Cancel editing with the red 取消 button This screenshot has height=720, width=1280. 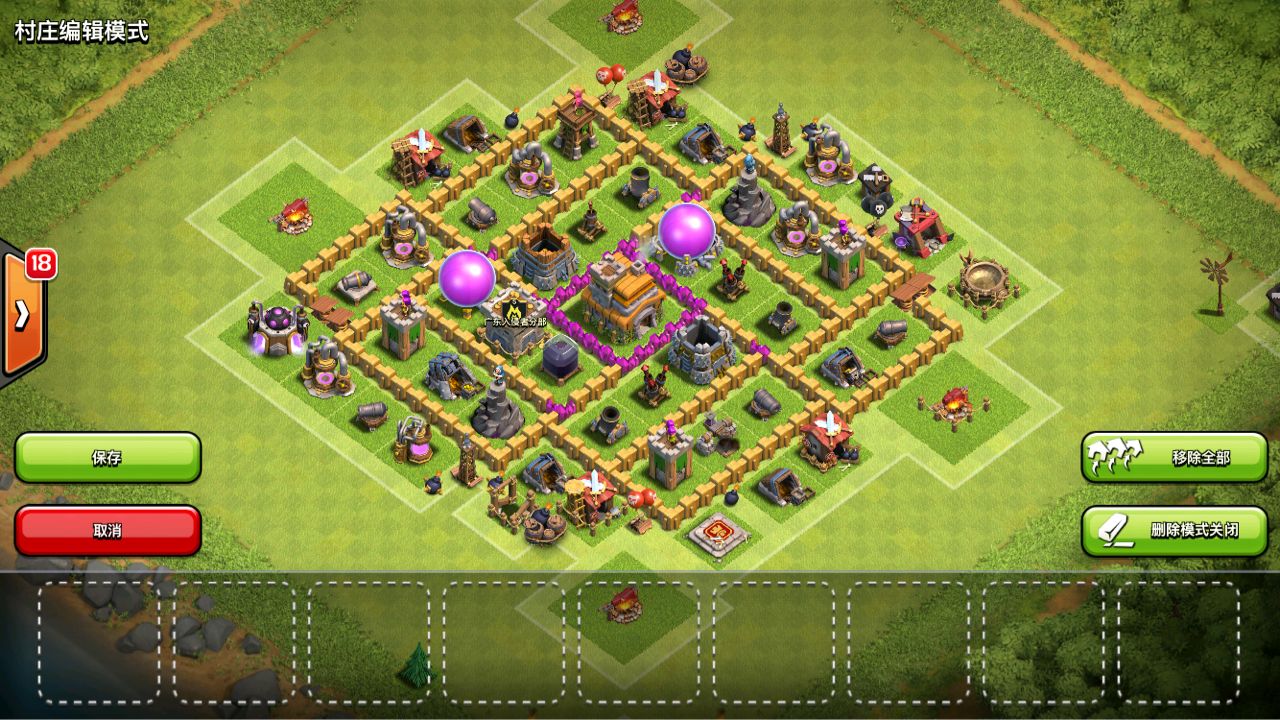pos(108,530)
